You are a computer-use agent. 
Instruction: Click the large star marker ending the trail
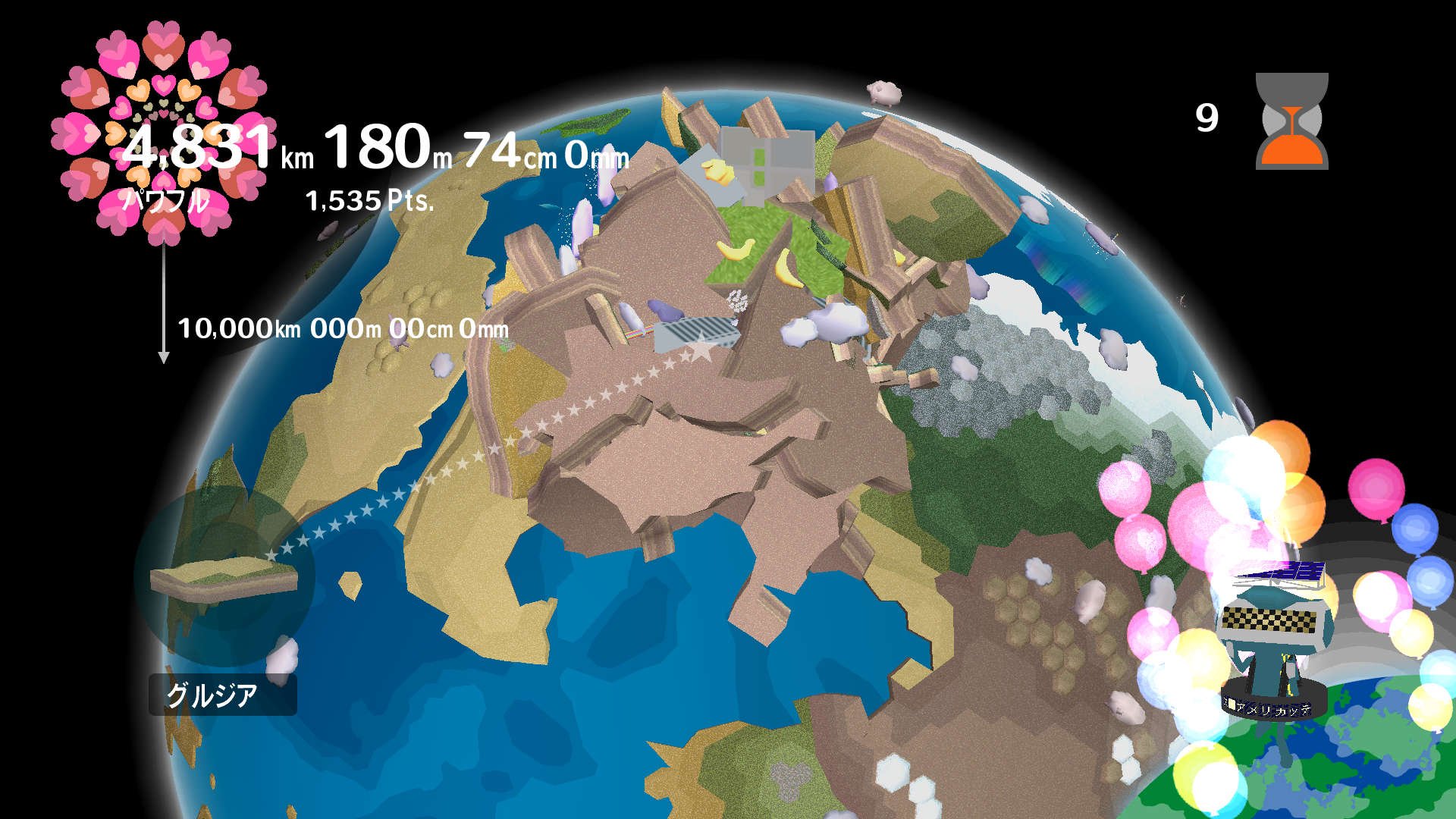tap(703, 349)
